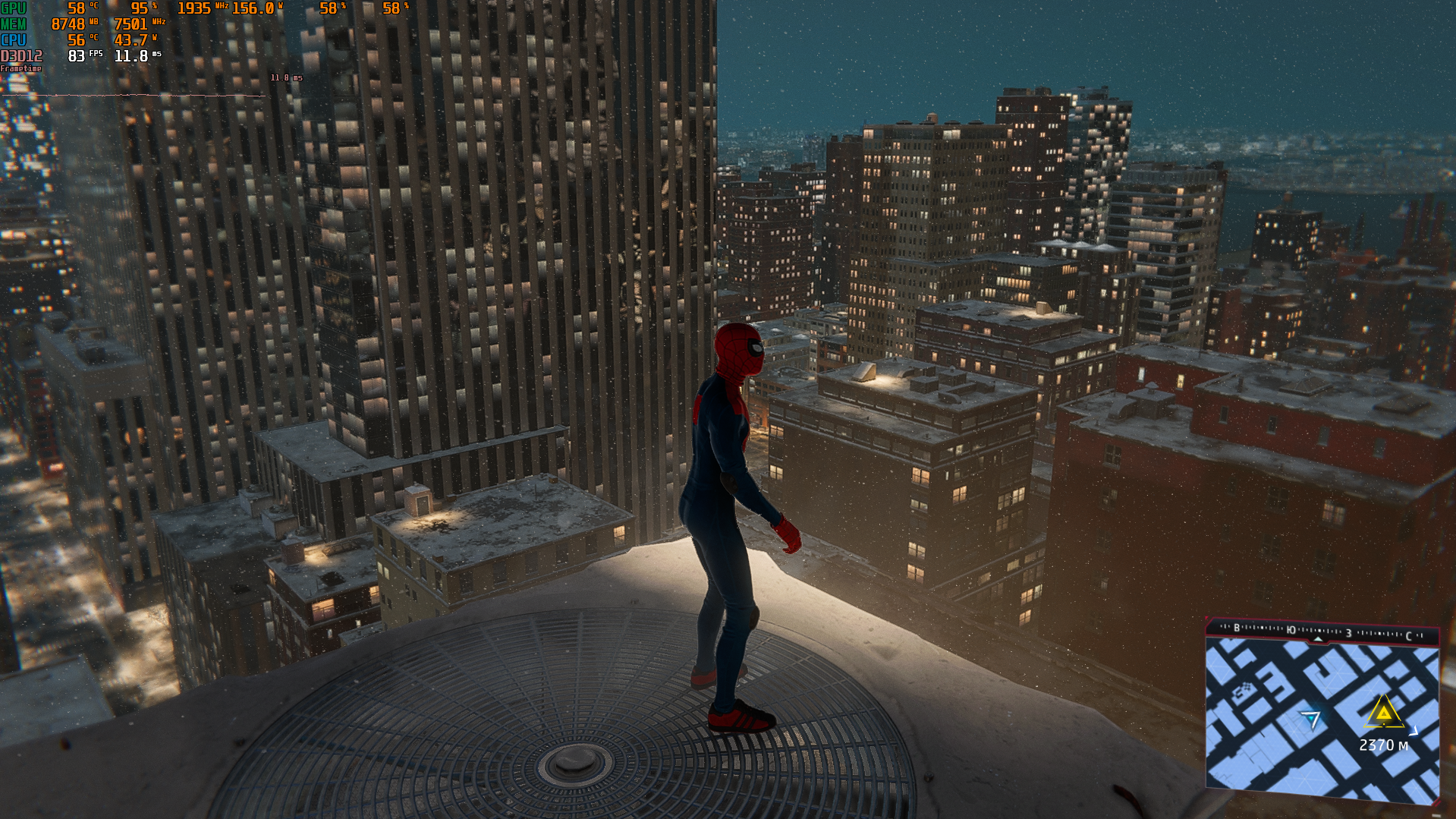The height and width of the screenshot is (819, 1456).
Task: Select the yellow triangle objective marker
Action: coord(1384,713)
